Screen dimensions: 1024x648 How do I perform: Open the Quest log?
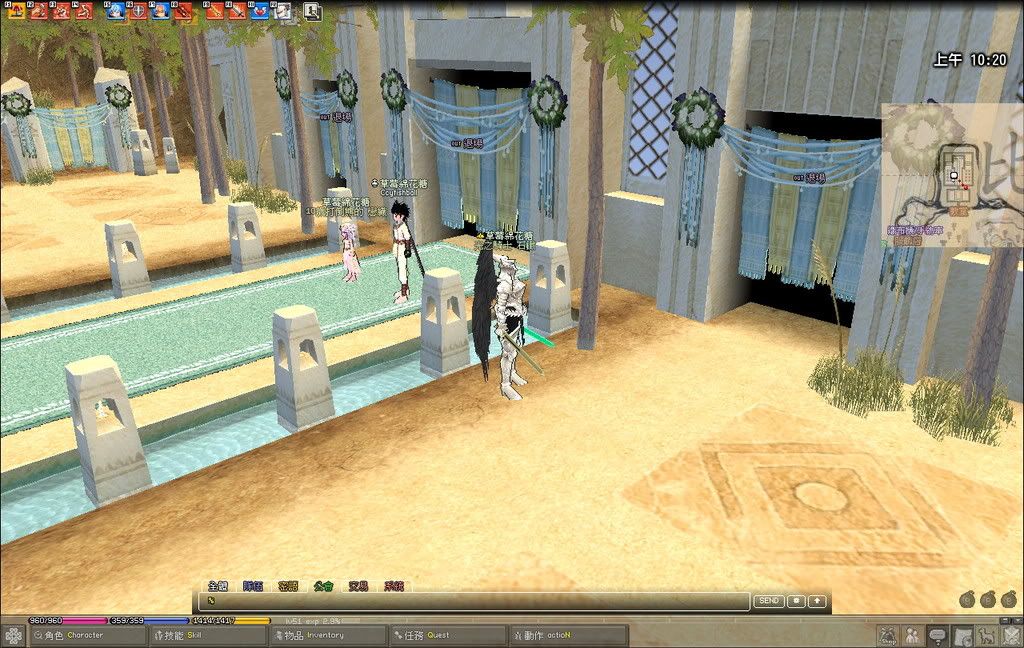447,635
